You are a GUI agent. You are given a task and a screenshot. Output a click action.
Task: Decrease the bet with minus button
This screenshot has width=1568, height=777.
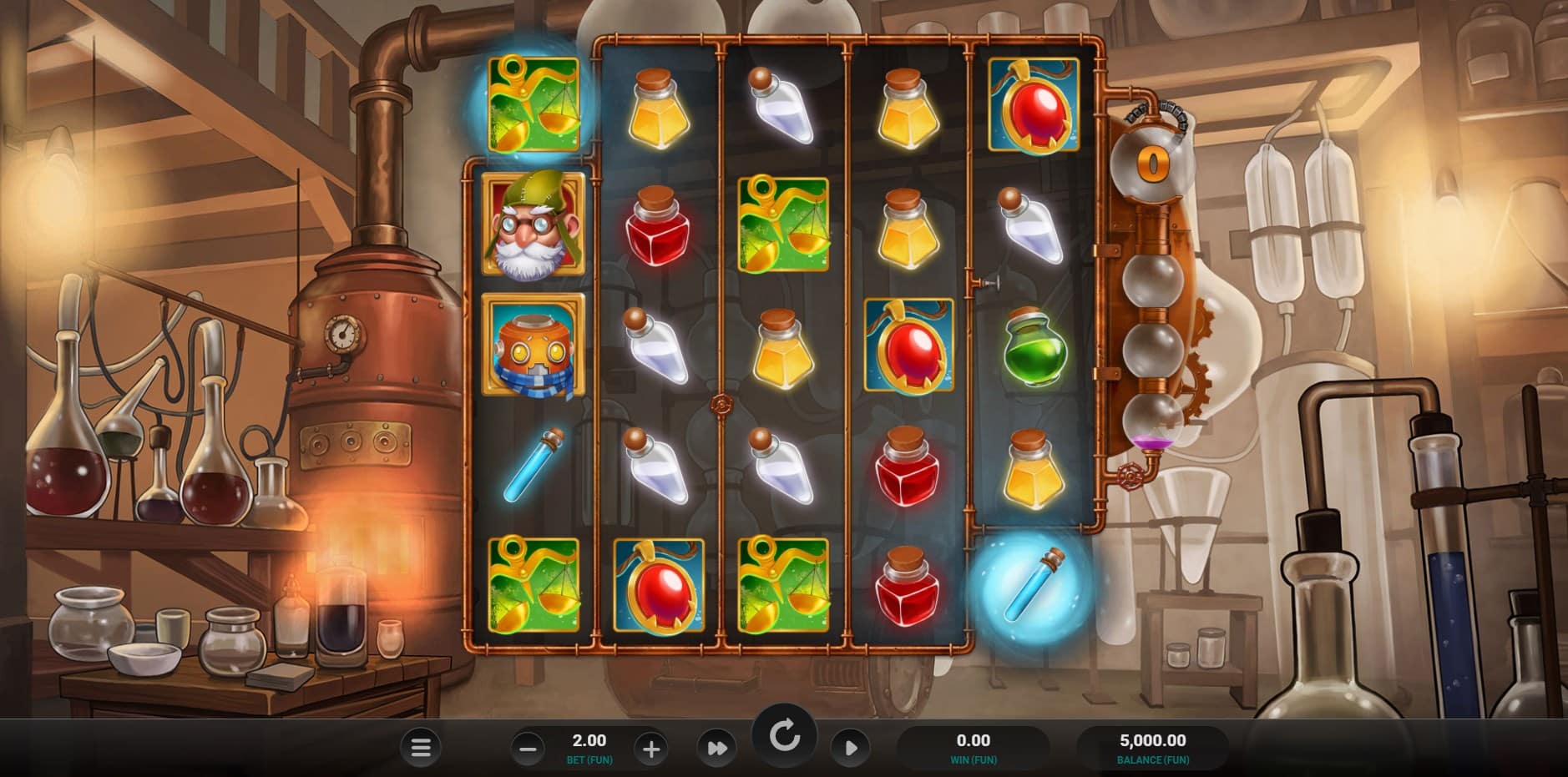click(528, 749)
